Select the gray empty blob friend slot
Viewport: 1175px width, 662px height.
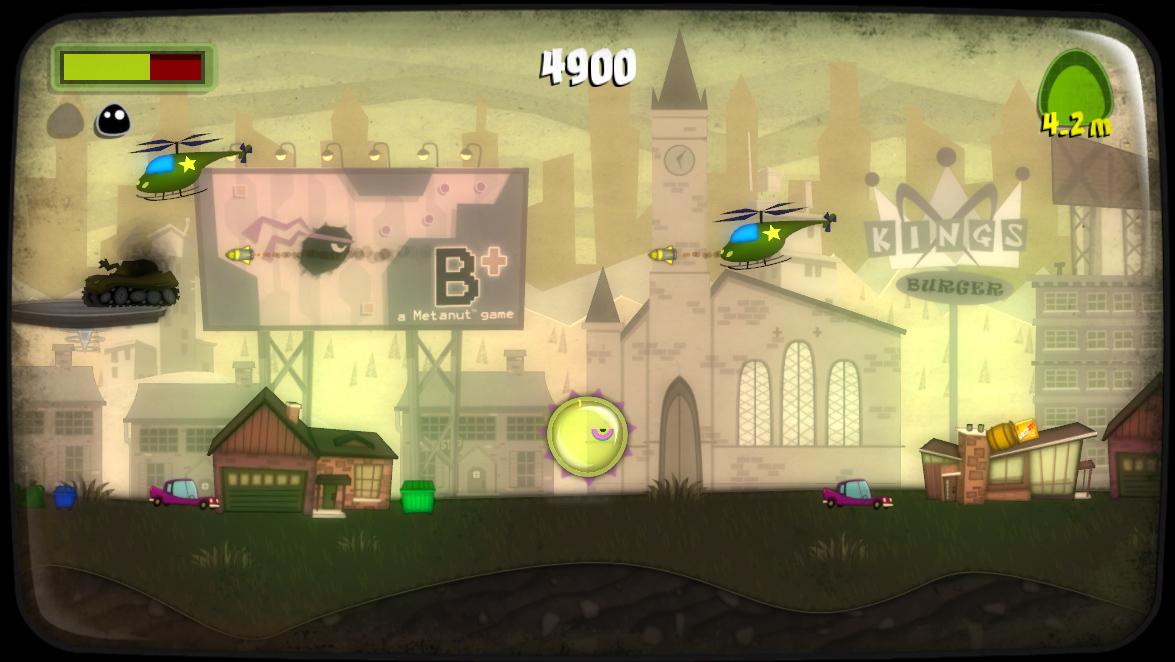pos(65,121)
